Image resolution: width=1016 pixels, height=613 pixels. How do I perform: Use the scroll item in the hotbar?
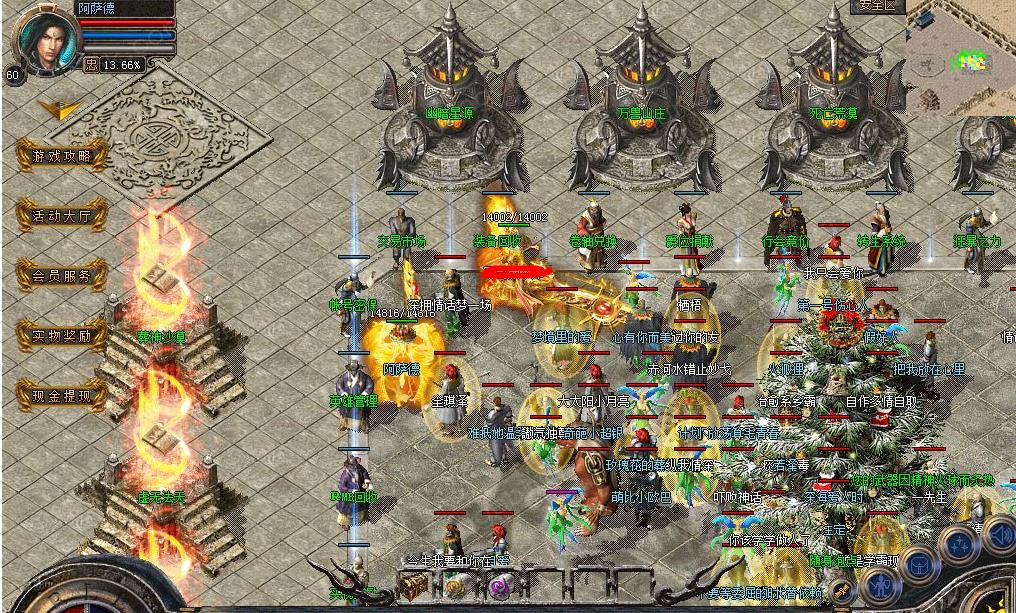[456, 585]
